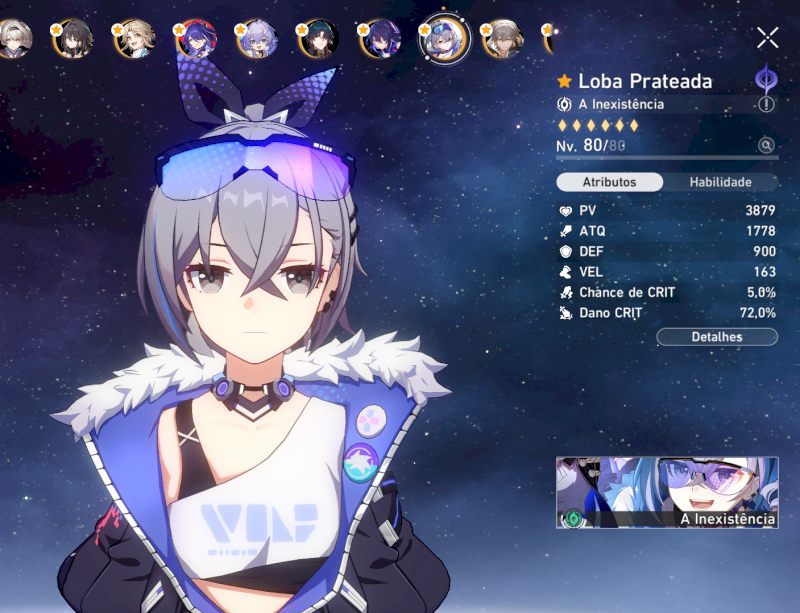Image resolution: width=800 pixels, height=613 pixels.
Task: Pick the dark purple-haired character portrait
Action: point(381,39)
